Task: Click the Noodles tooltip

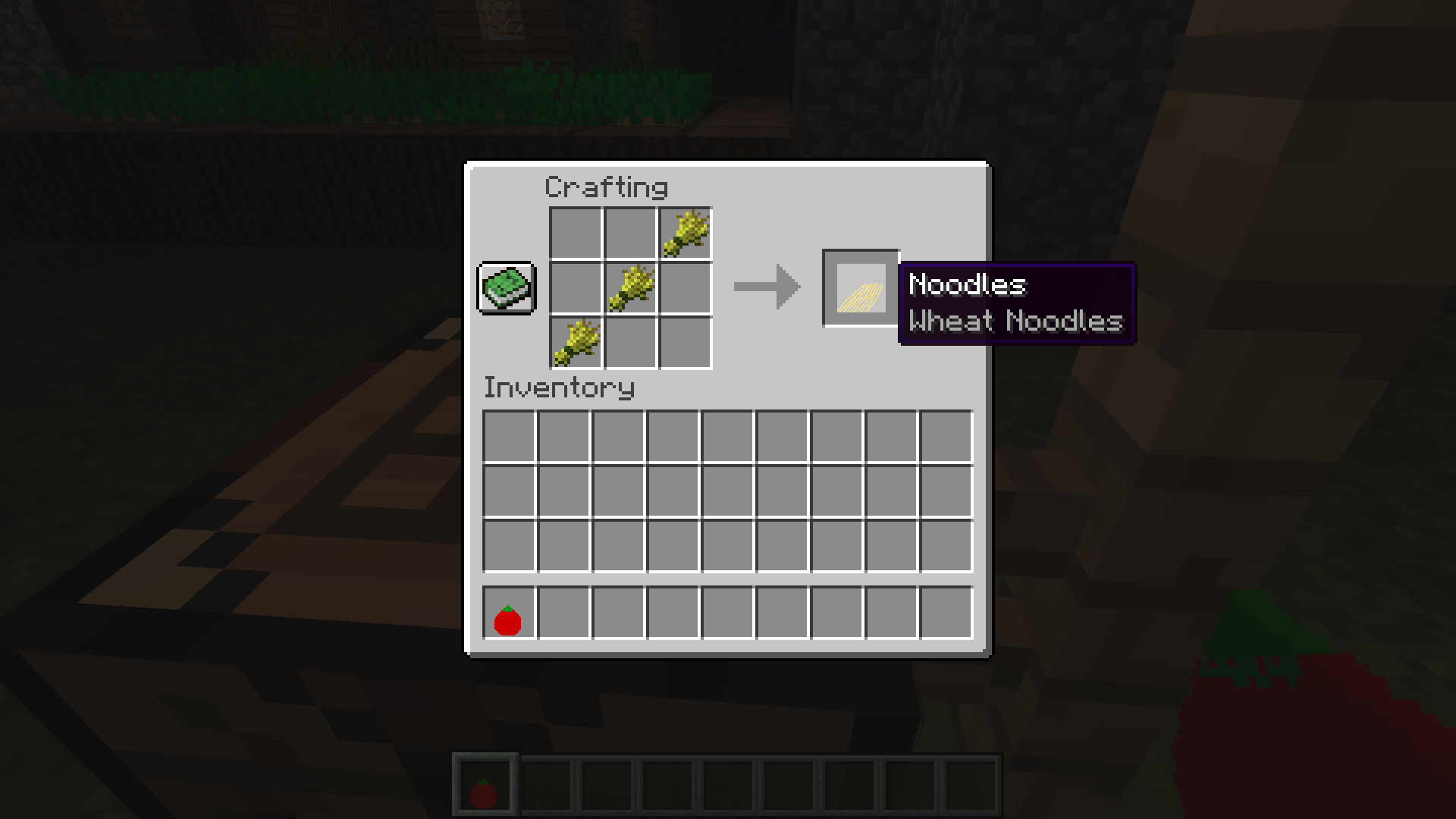Action: click(x=1016, y=303)
